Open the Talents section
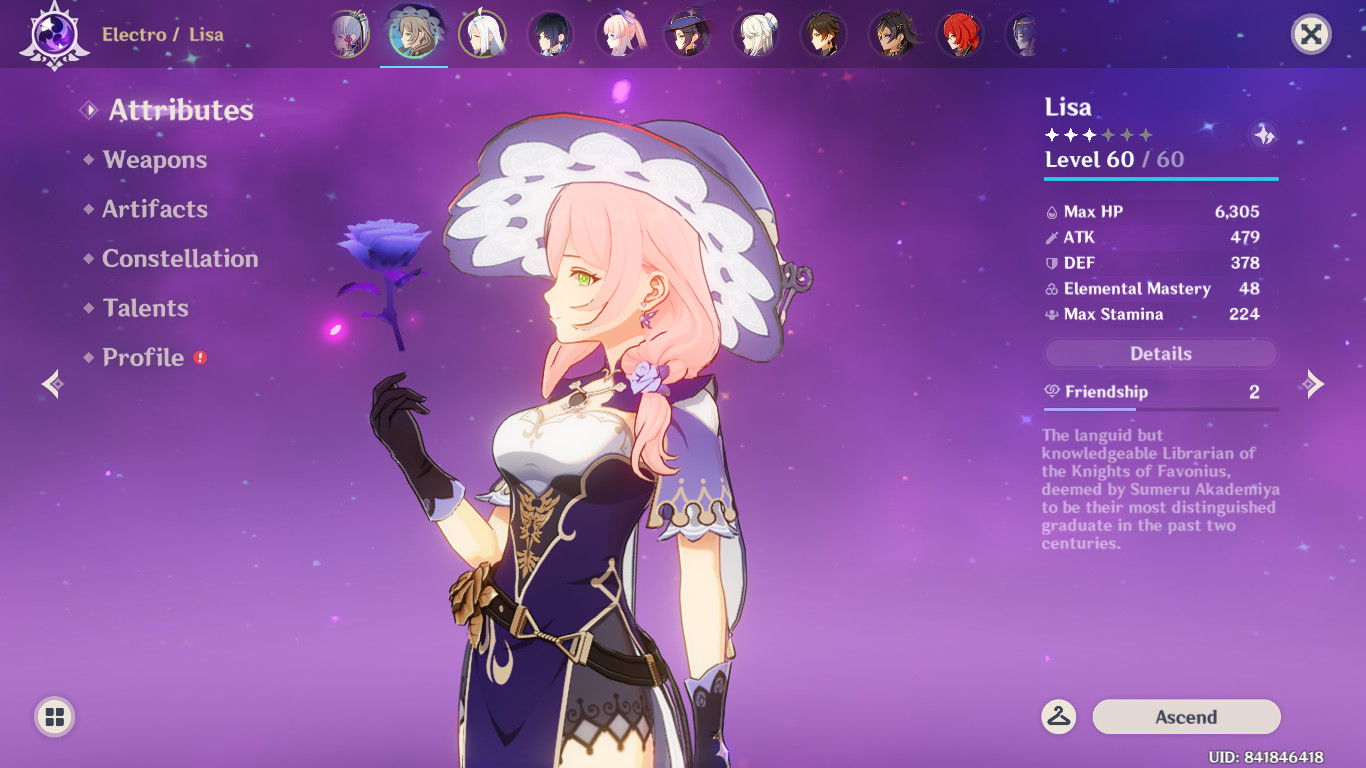Image resolution: width=1366 pixels, height=768 pixels. pos(144,308)
